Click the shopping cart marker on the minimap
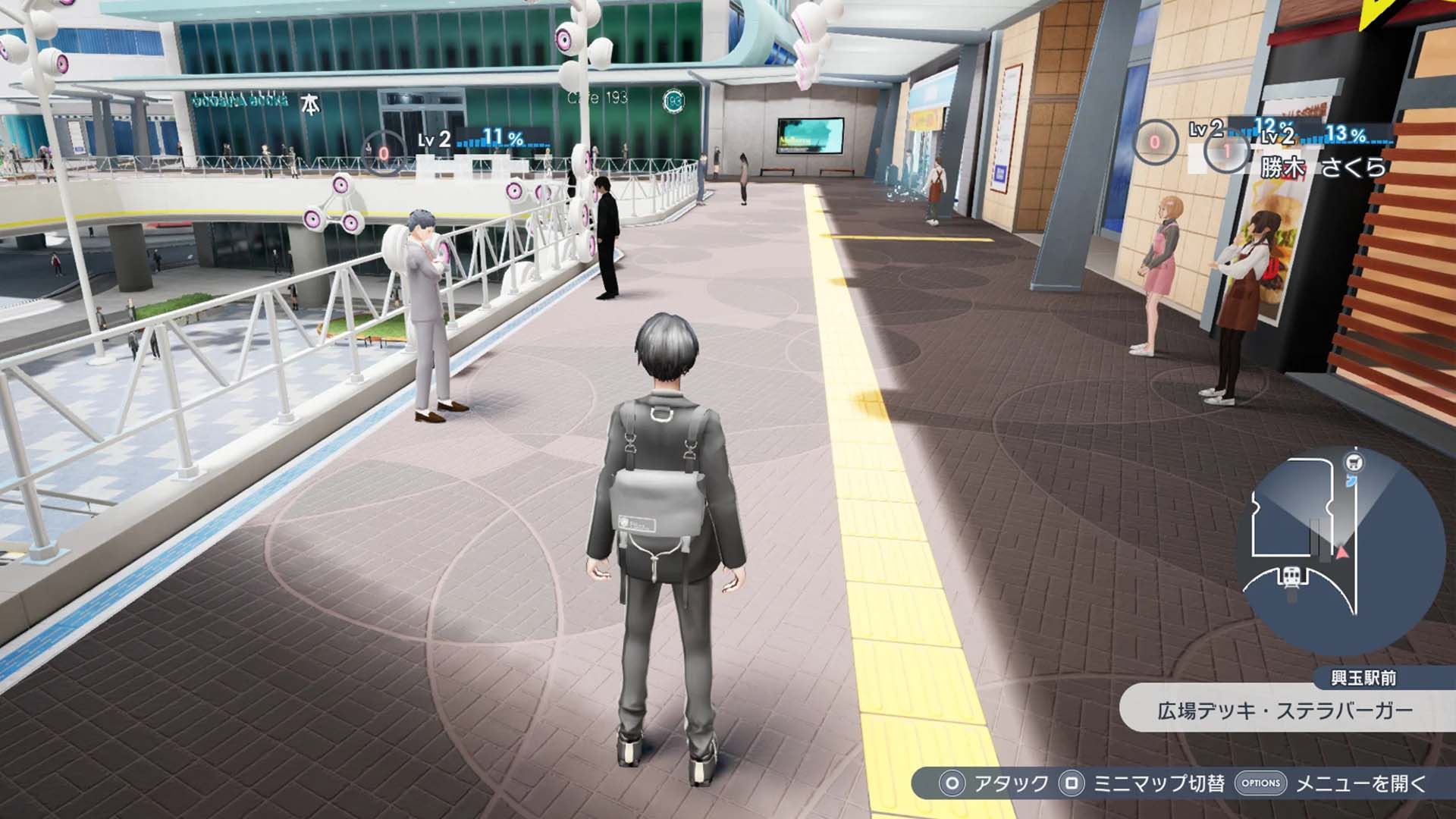1456x819 pixels. click(x=1353, y=462)
